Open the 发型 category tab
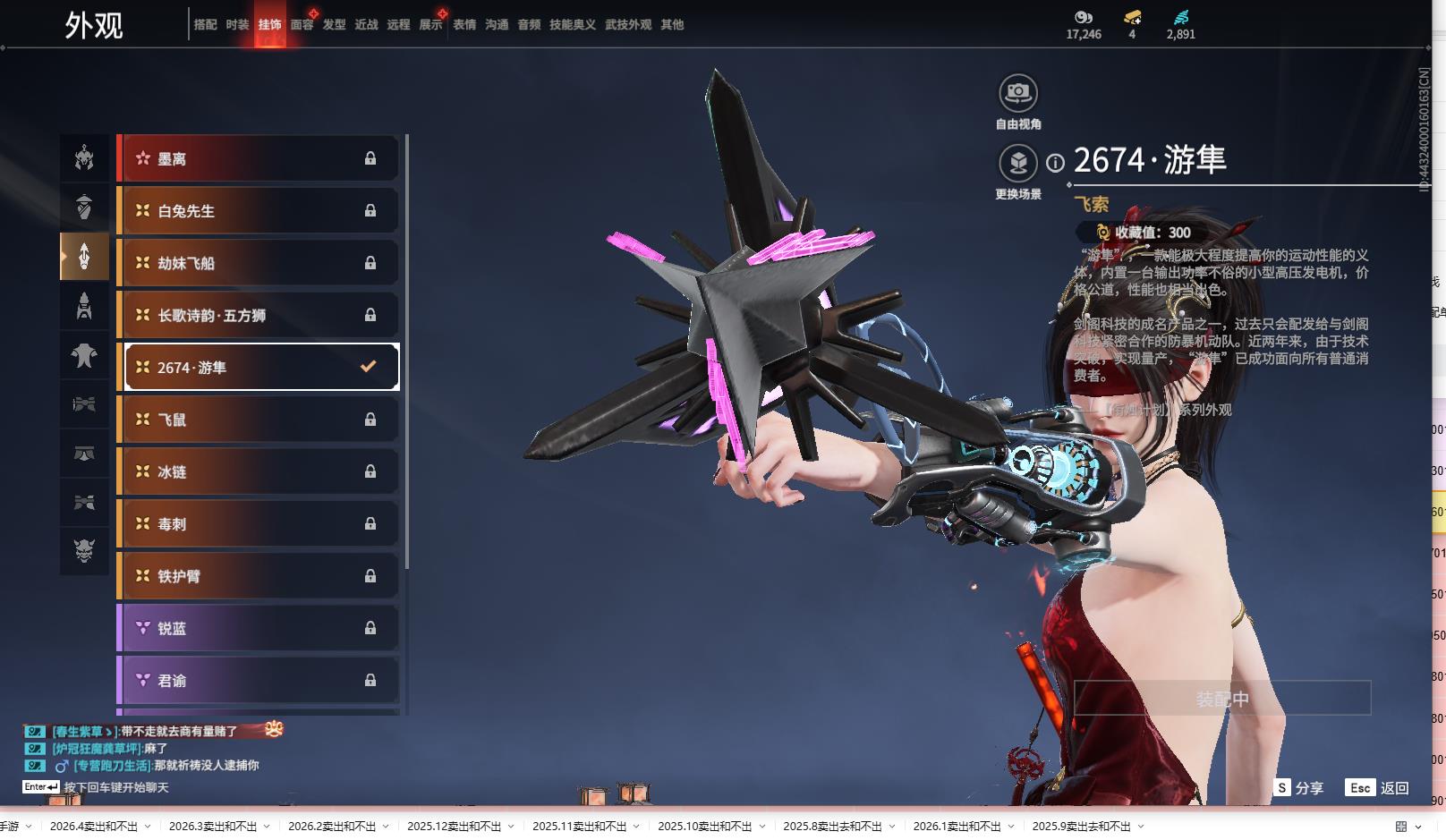Viewport: 1446px width, 840px height. [334, 25]
